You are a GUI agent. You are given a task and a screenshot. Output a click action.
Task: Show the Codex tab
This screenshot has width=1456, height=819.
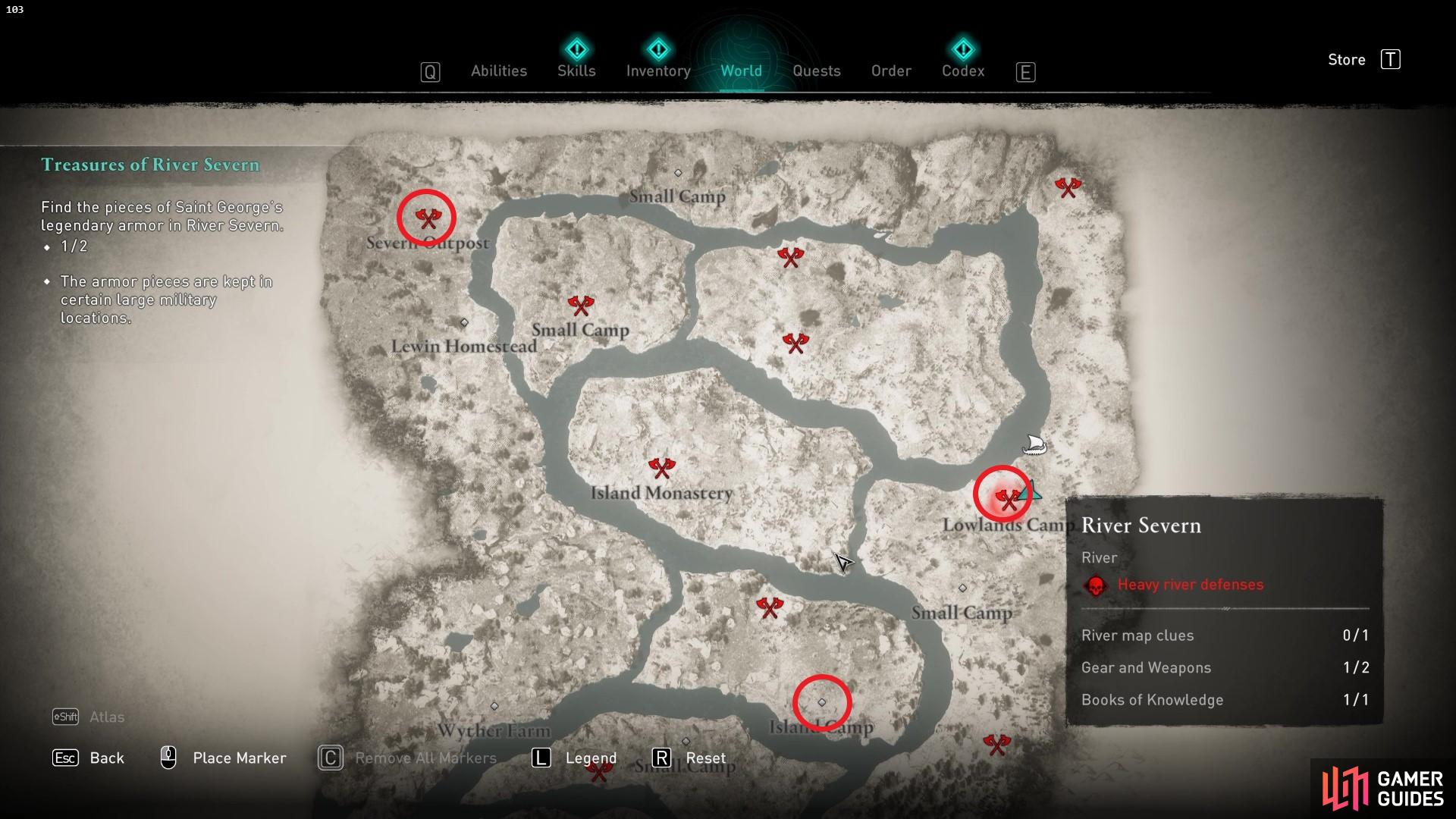click(963, 71)
